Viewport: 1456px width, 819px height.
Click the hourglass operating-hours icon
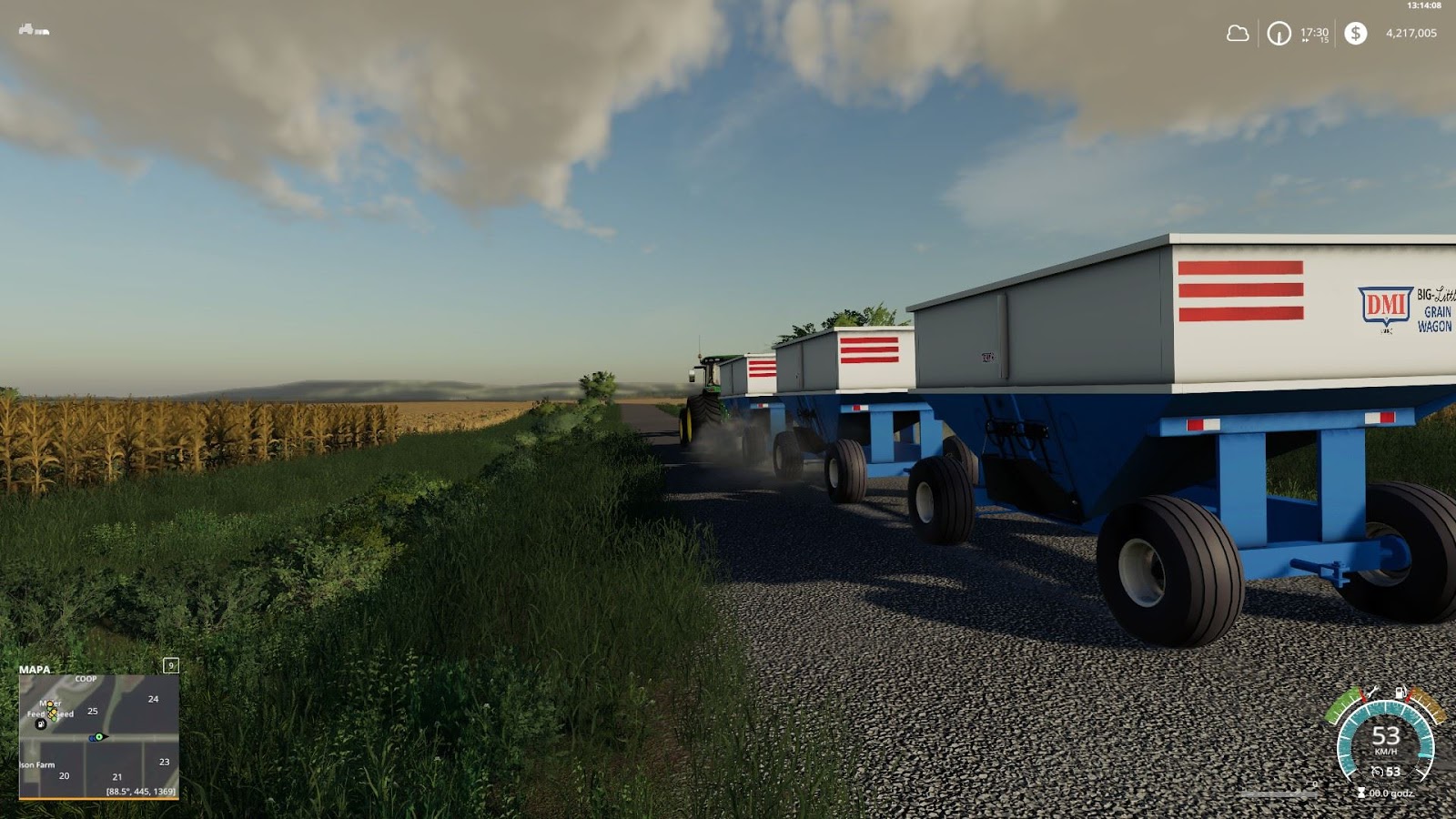[x=1361, y=793]
